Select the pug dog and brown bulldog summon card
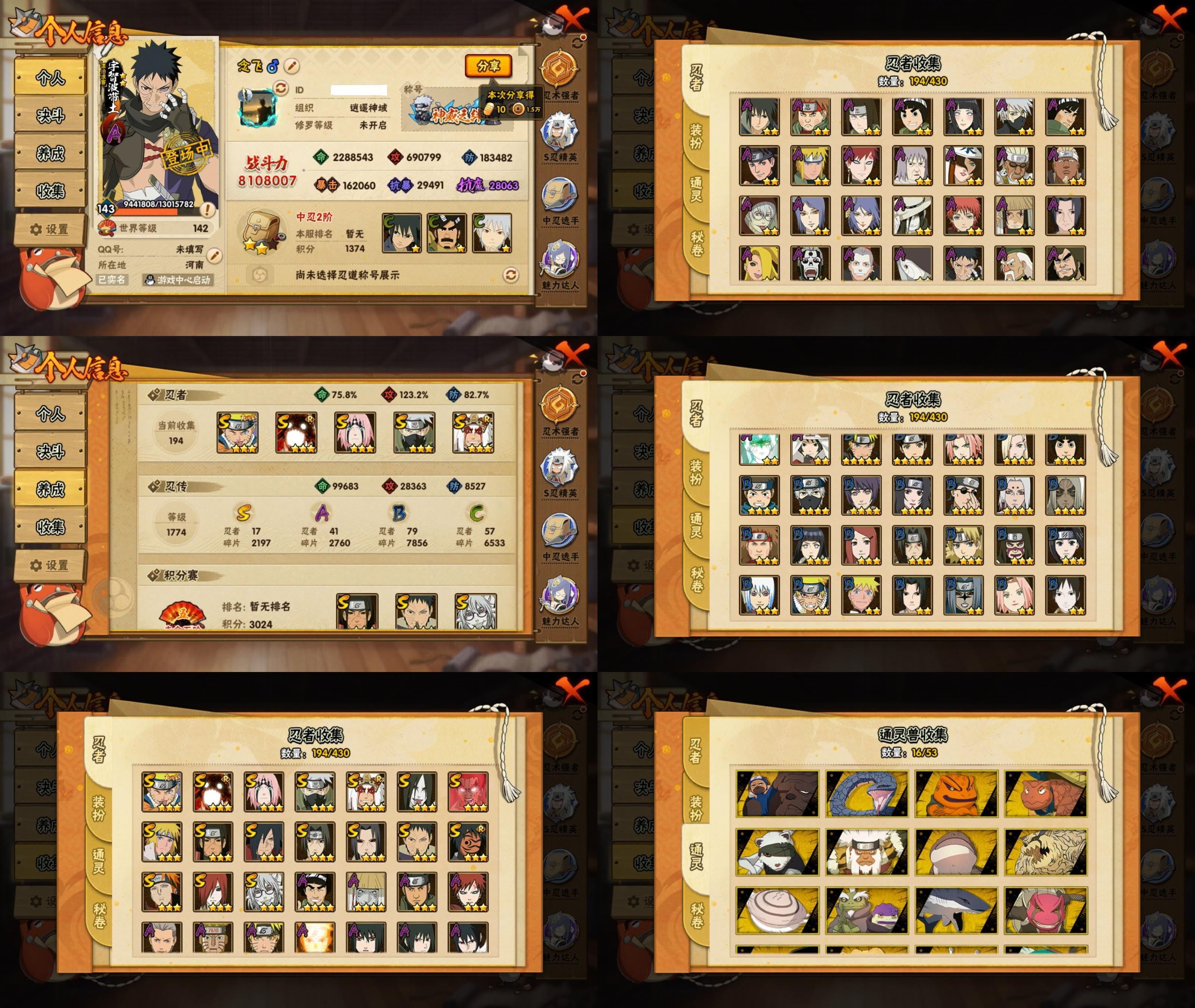This screenshot has height=1008, width=1195. [777, 794]
